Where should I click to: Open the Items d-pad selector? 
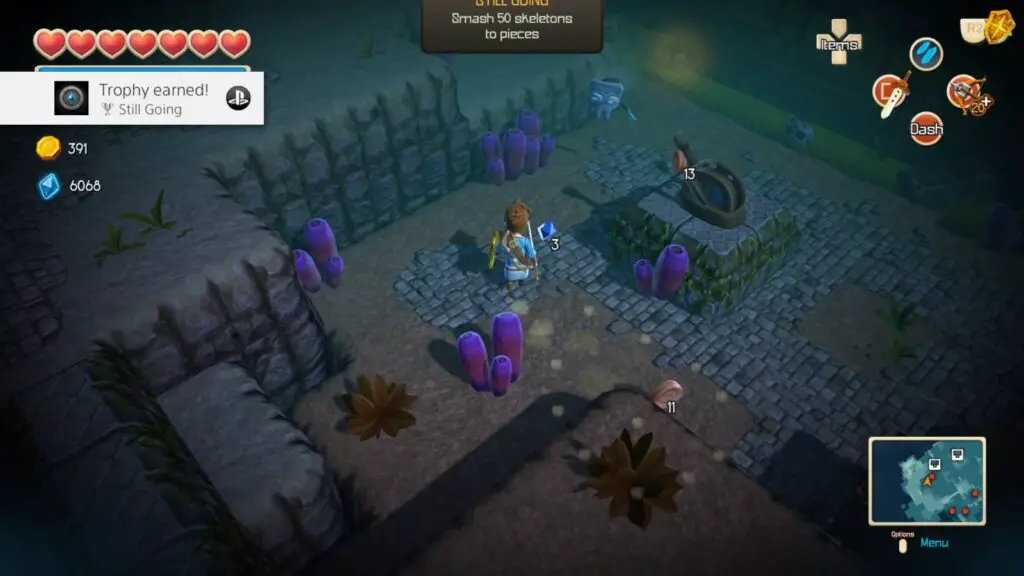(838, 42)
